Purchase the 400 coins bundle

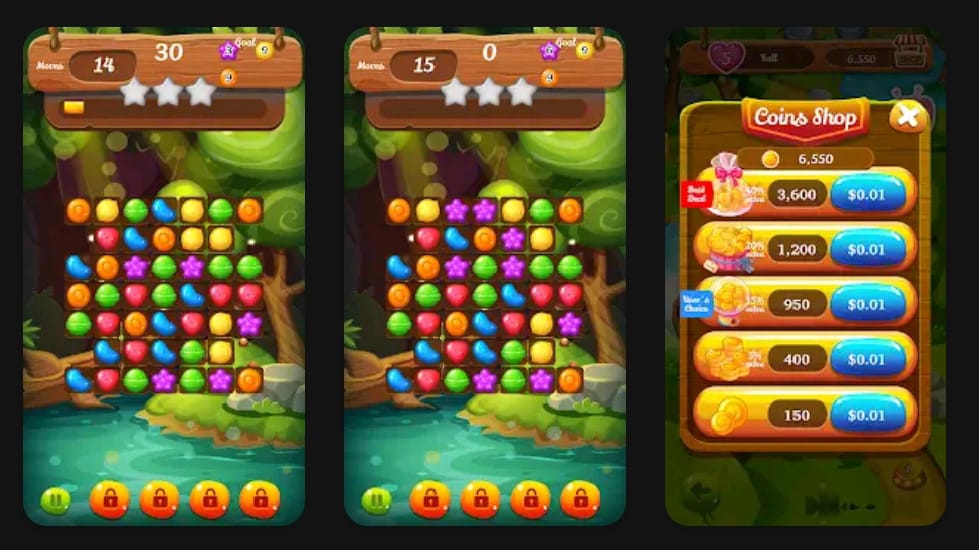pyautogui.click(x=867, y=359)
